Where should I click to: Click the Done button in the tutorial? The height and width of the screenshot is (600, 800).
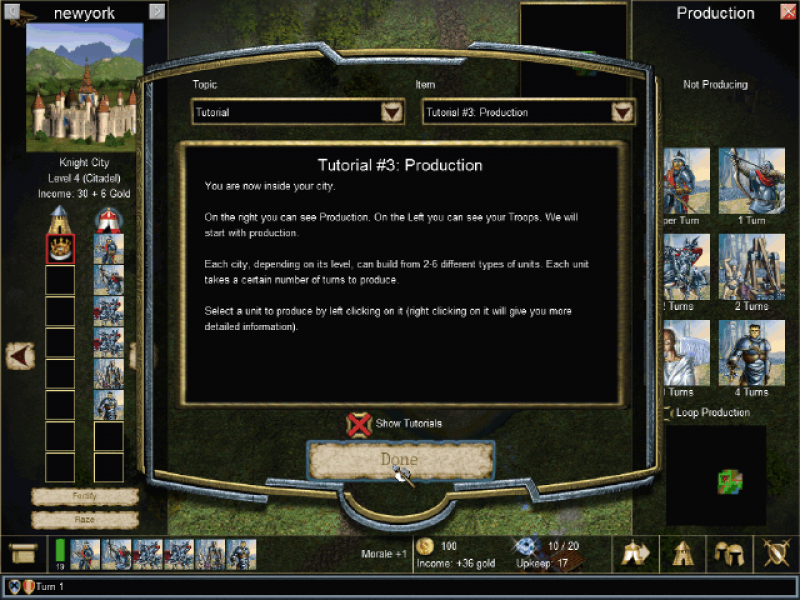[400, 460]
